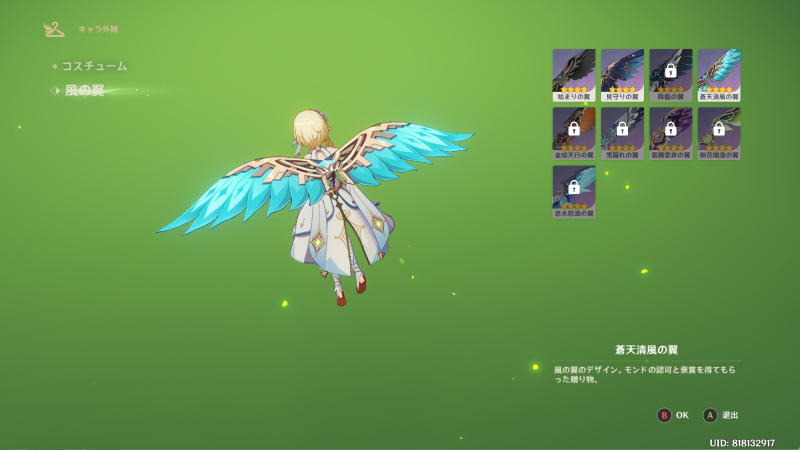The width and height of the screenshot is (800, 450).
Task: Select the 見守りの翼 dark blue glider
Action: pyautogui.click(x=622, y=75)
